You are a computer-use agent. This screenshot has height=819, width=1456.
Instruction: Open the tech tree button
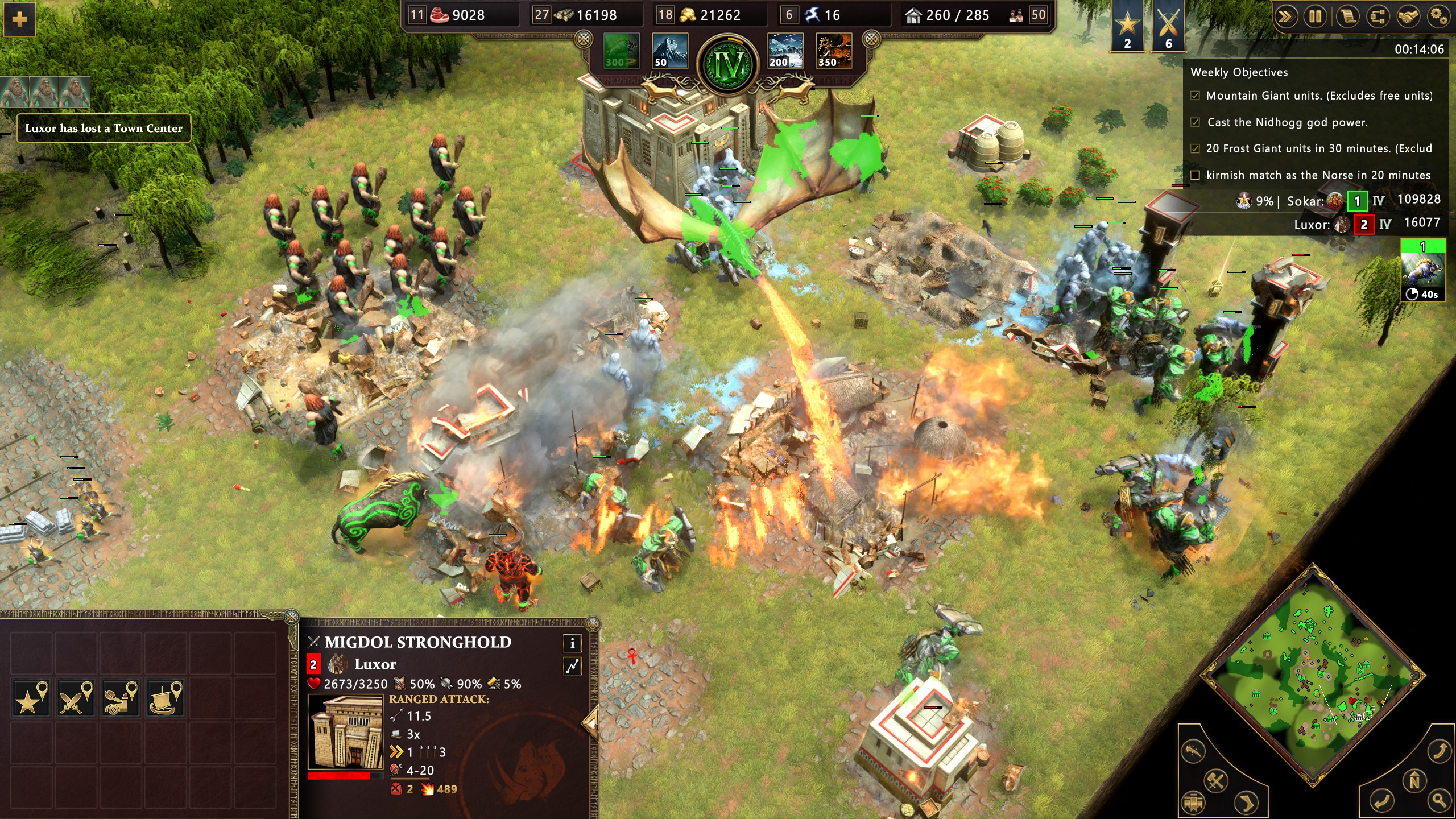click(x=1377, y=16)
